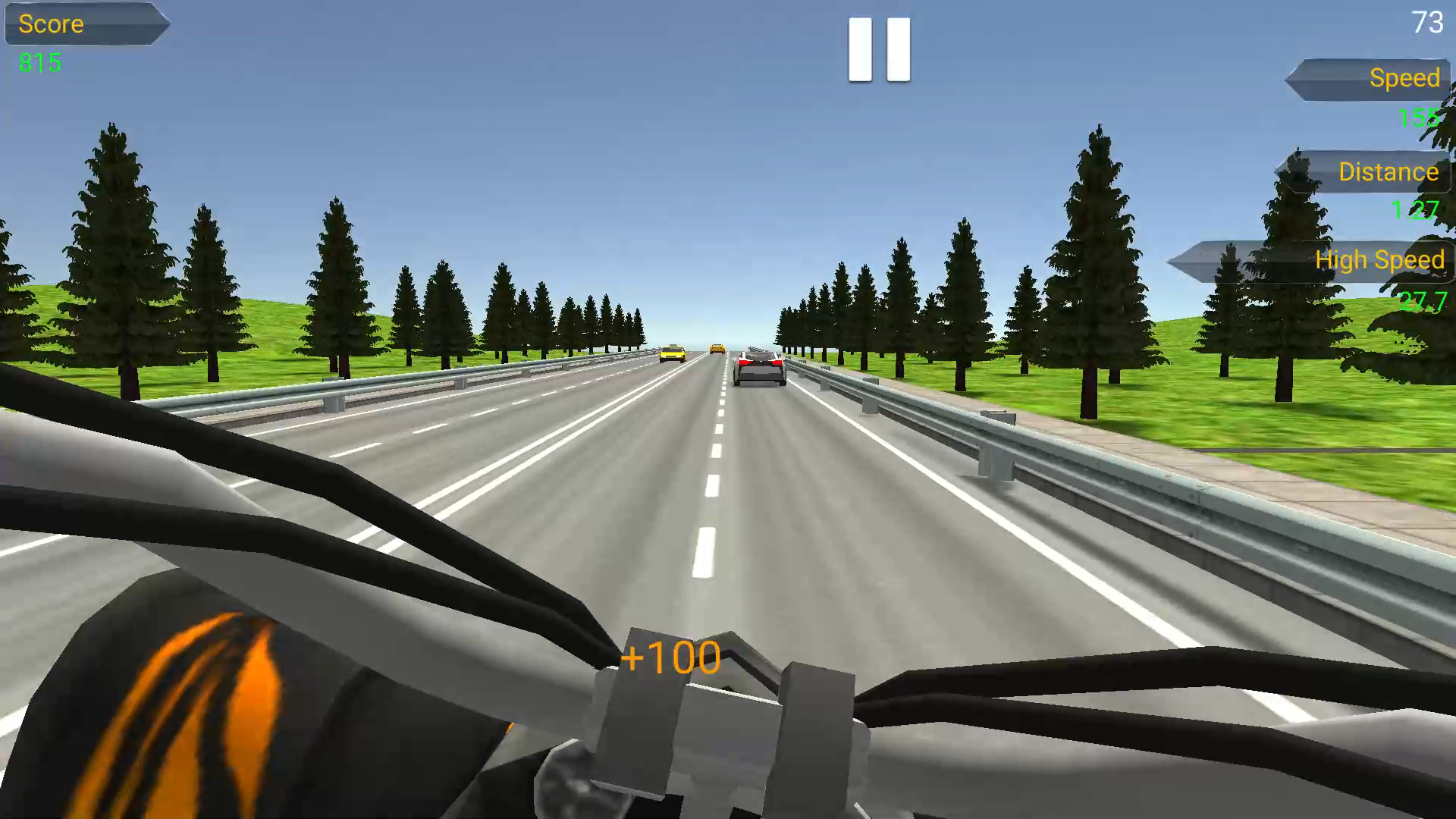Click the pause icon at top center
The width and height of the screenshot is (1456, 819).
click(x=878, y=49)
